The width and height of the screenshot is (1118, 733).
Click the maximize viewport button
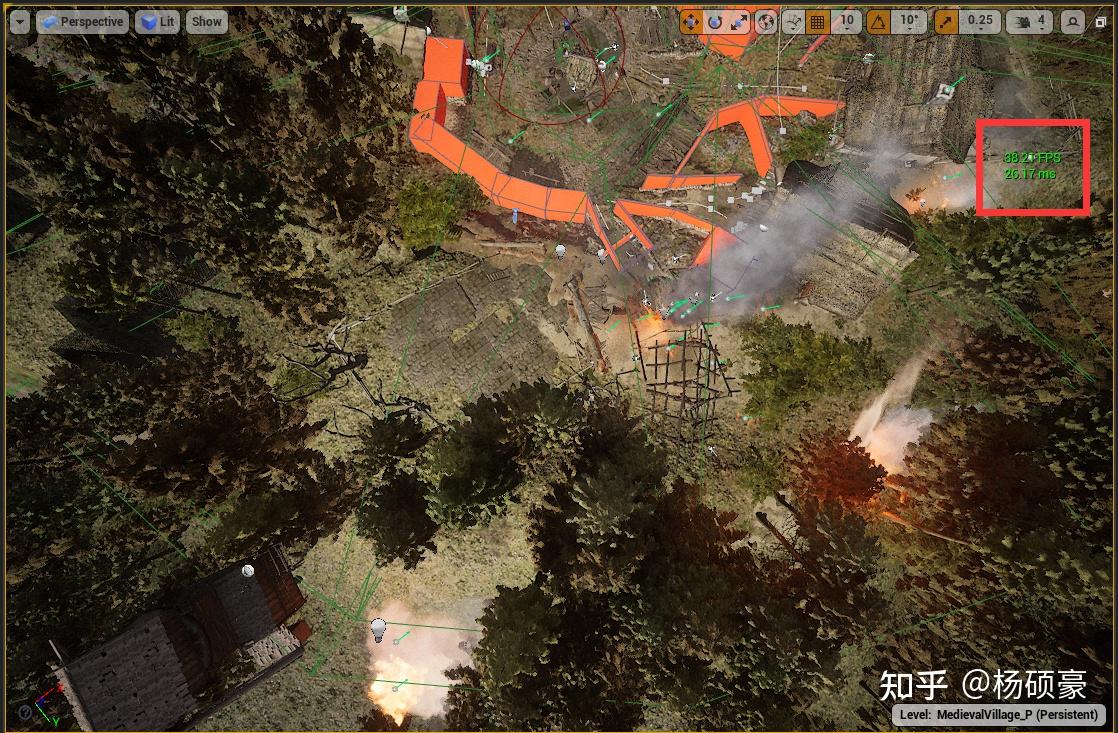1073,22
